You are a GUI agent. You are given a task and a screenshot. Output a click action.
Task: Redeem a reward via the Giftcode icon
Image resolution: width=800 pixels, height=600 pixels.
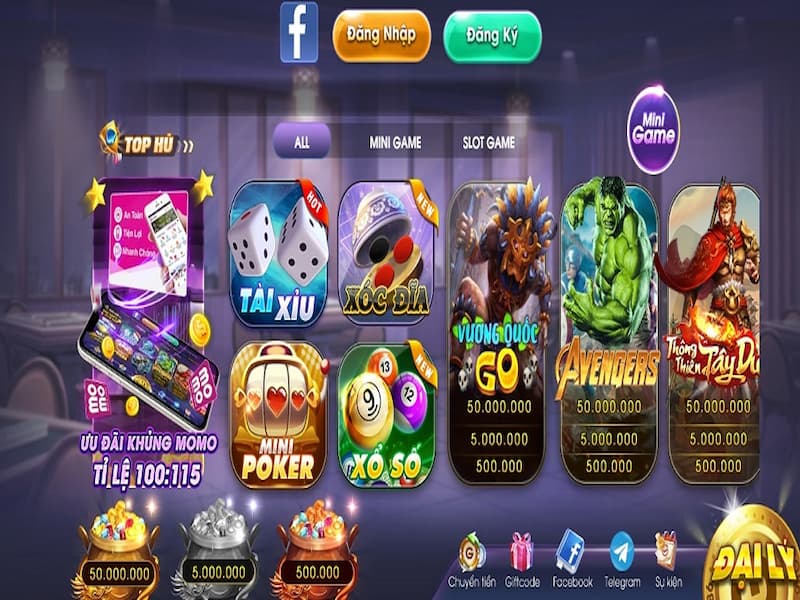522,560
